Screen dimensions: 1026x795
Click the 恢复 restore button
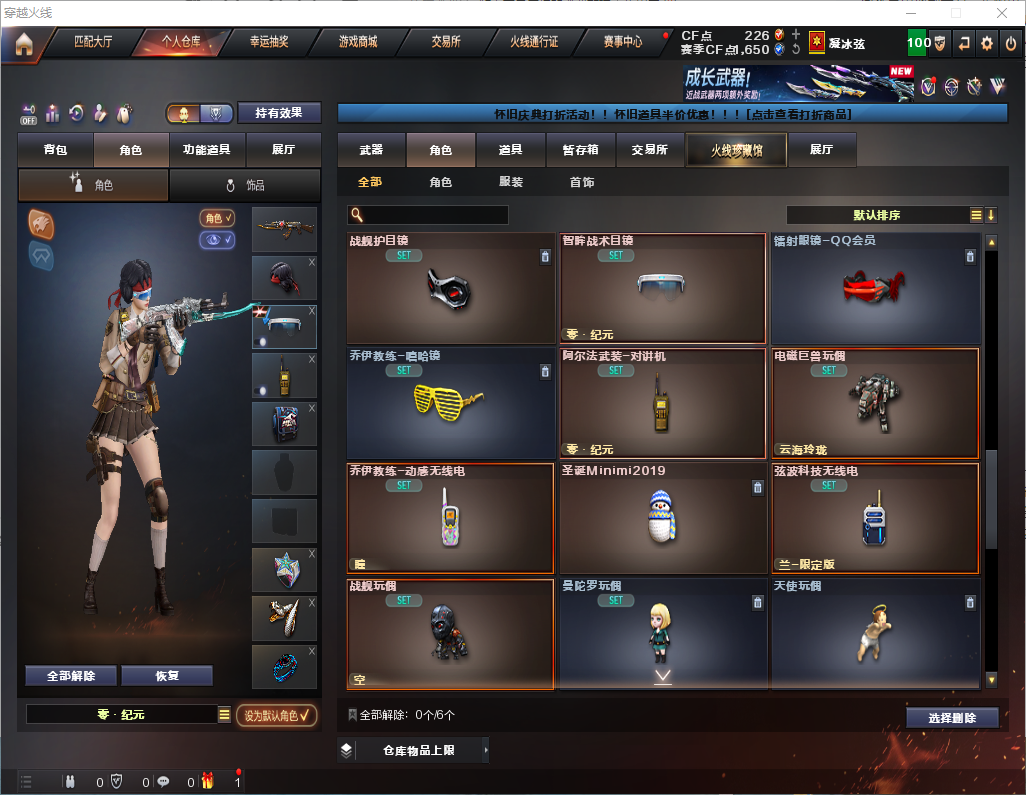pos(167,676)
